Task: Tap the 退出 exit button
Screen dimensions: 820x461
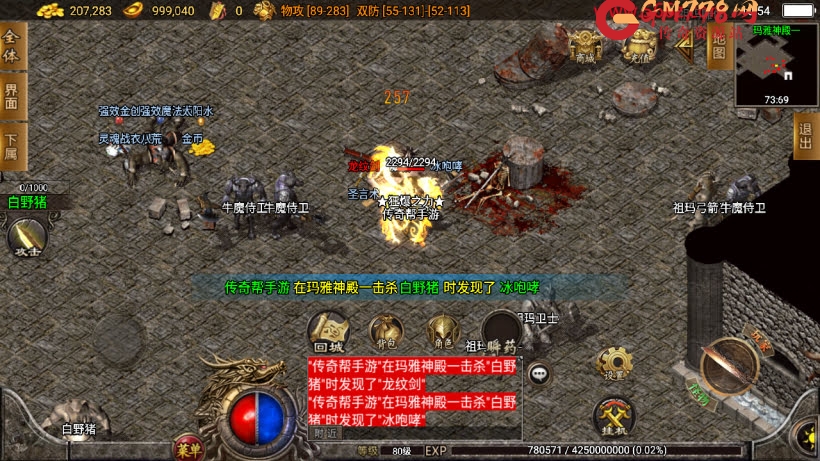Action: [x=806, y=136]
